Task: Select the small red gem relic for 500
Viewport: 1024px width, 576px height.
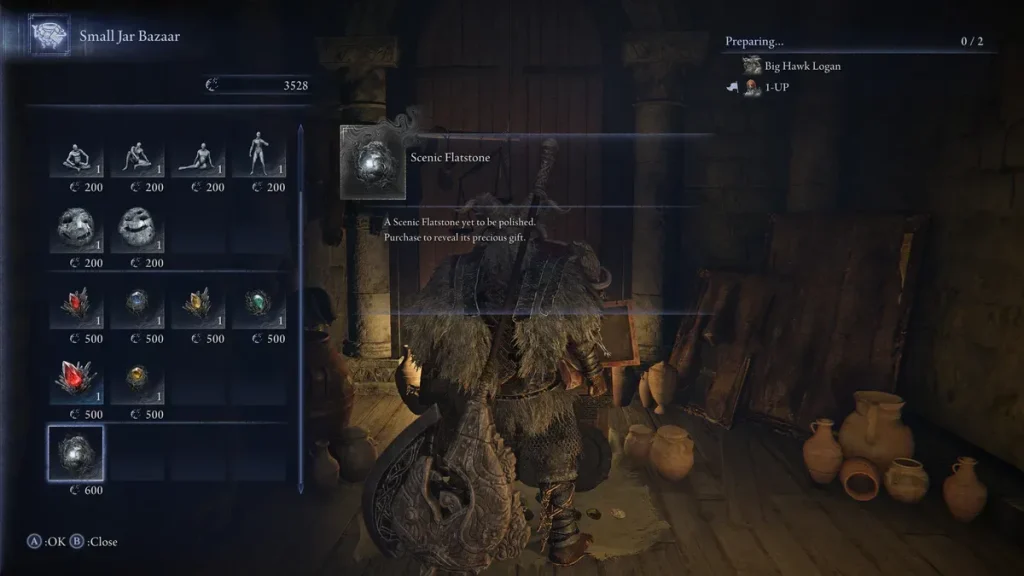Action: (x=77, y=306)
